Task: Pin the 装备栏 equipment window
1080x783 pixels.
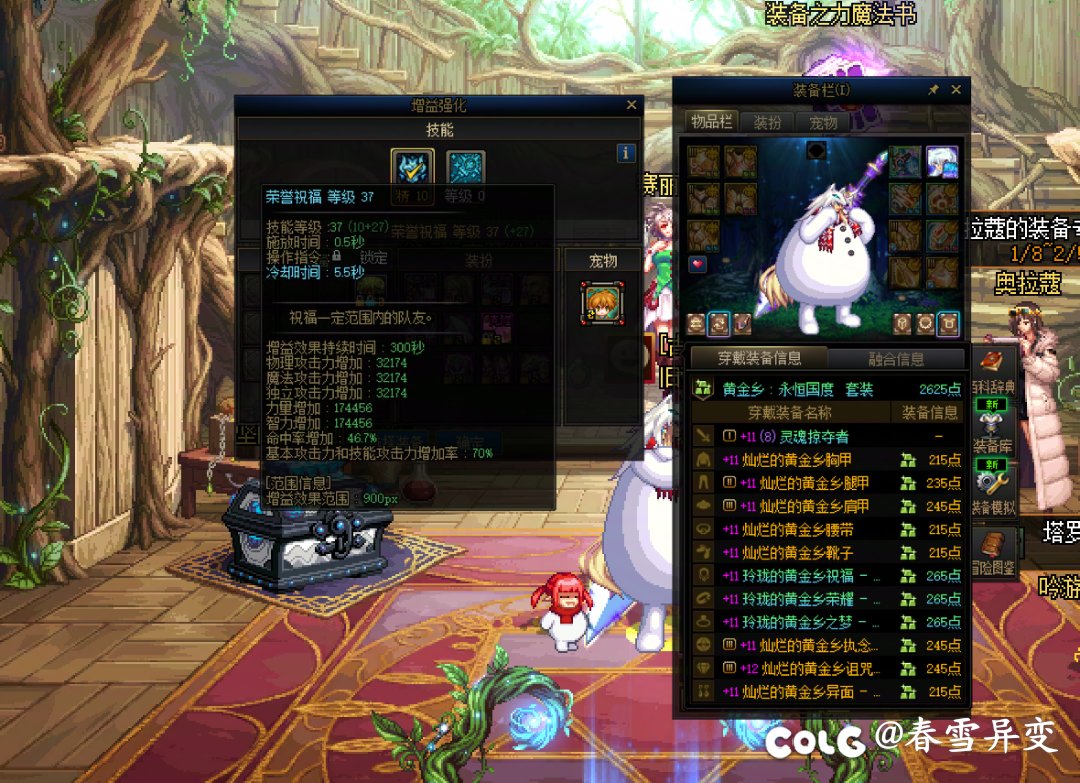Action: [x=934, y=90]
